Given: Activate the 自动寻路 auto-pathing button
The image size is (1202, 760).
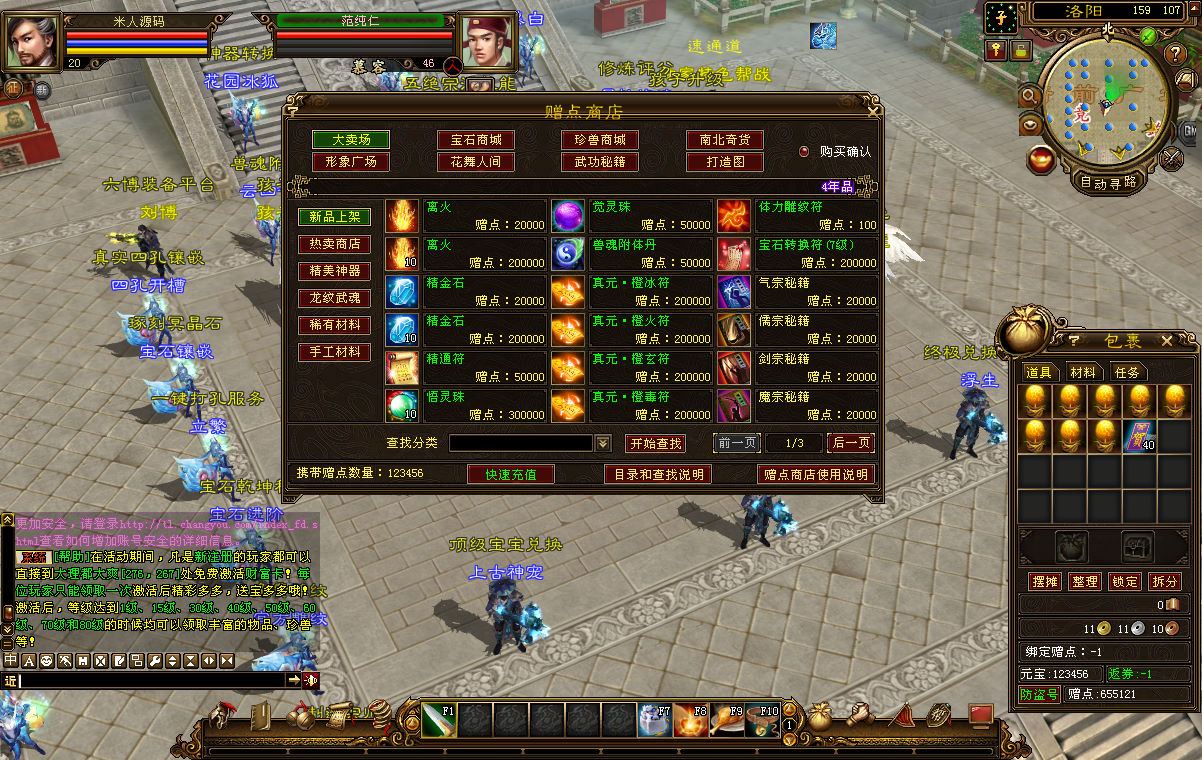Looking at the screenshot, I should click(x=1108, y=182).
